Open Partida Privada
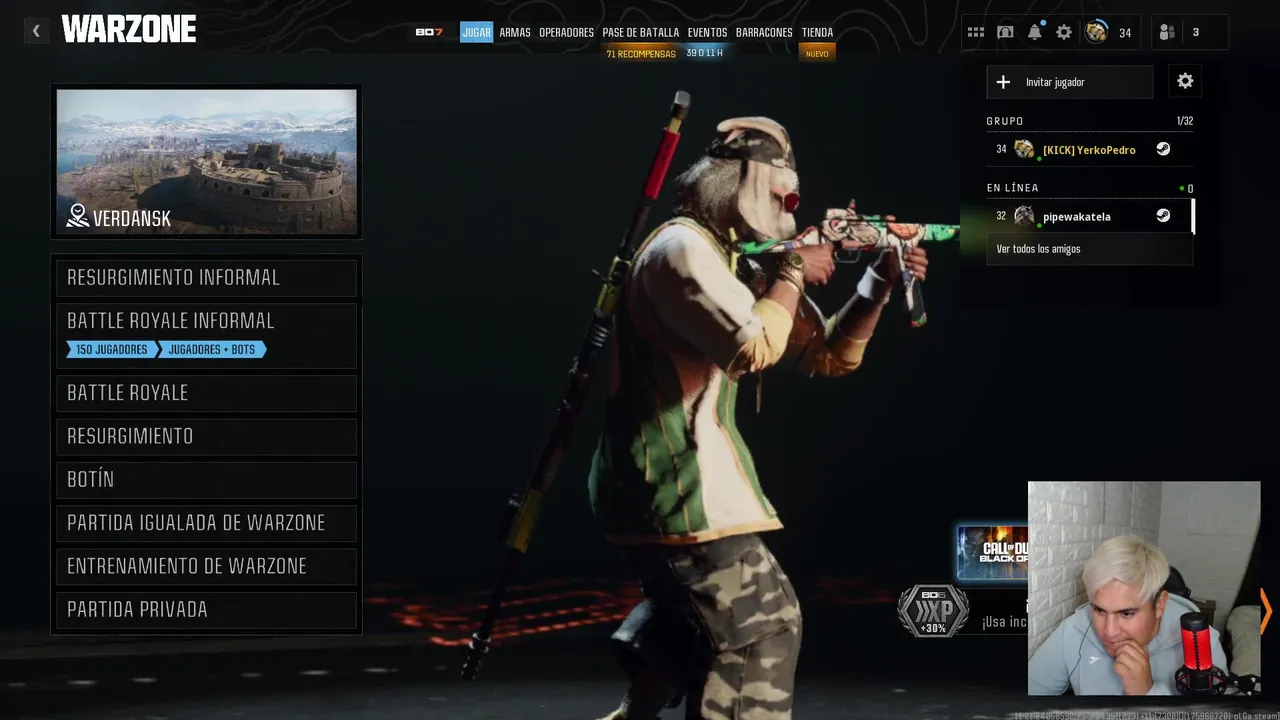 206,610
